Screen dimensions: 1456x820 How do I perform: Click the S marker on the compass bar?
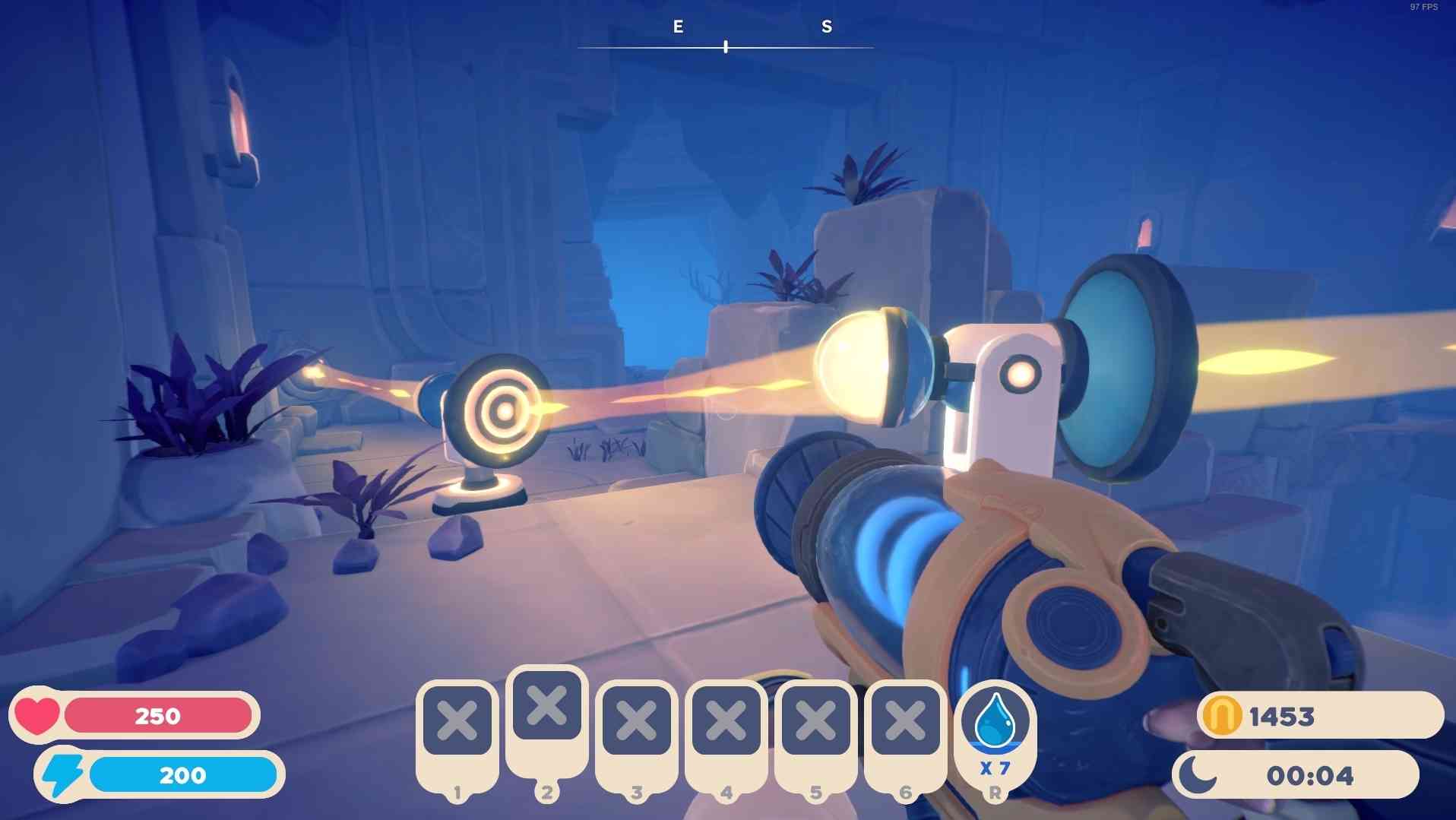pos(825,27)
